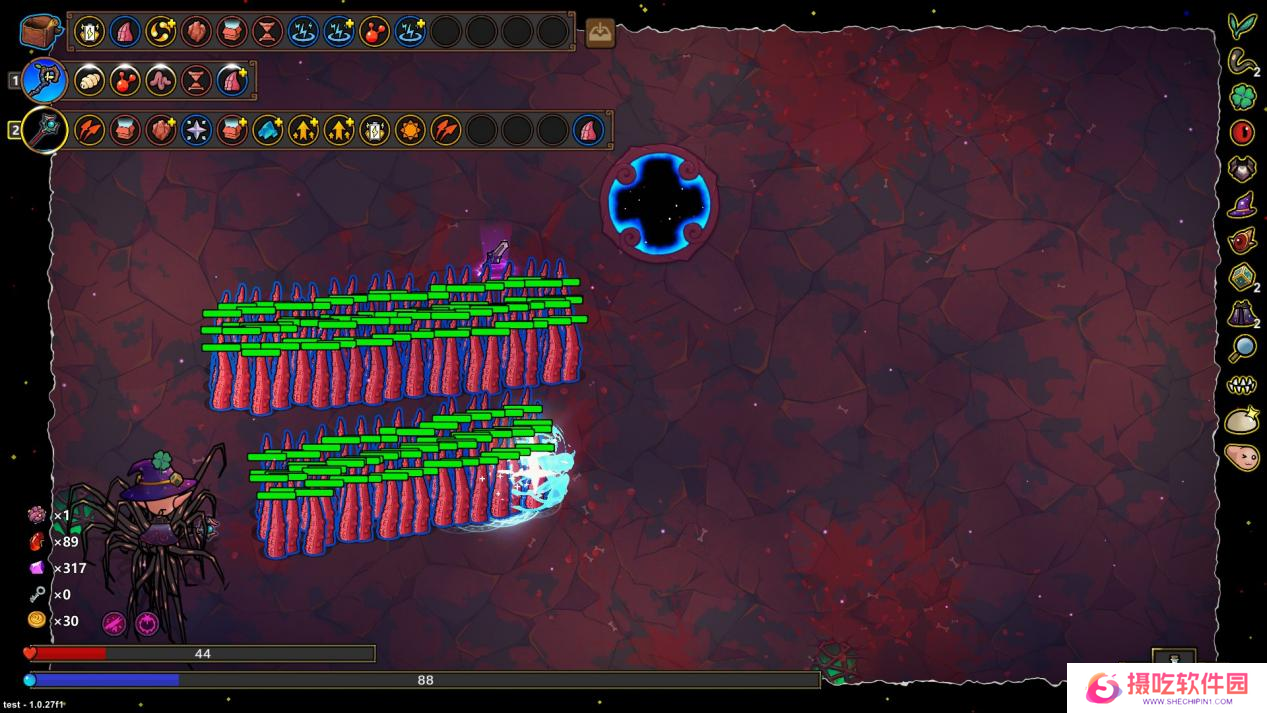This screenshot has height=713, width=1267.
Task: Click the stash button beside the spell bar
Action: (600, 33)
